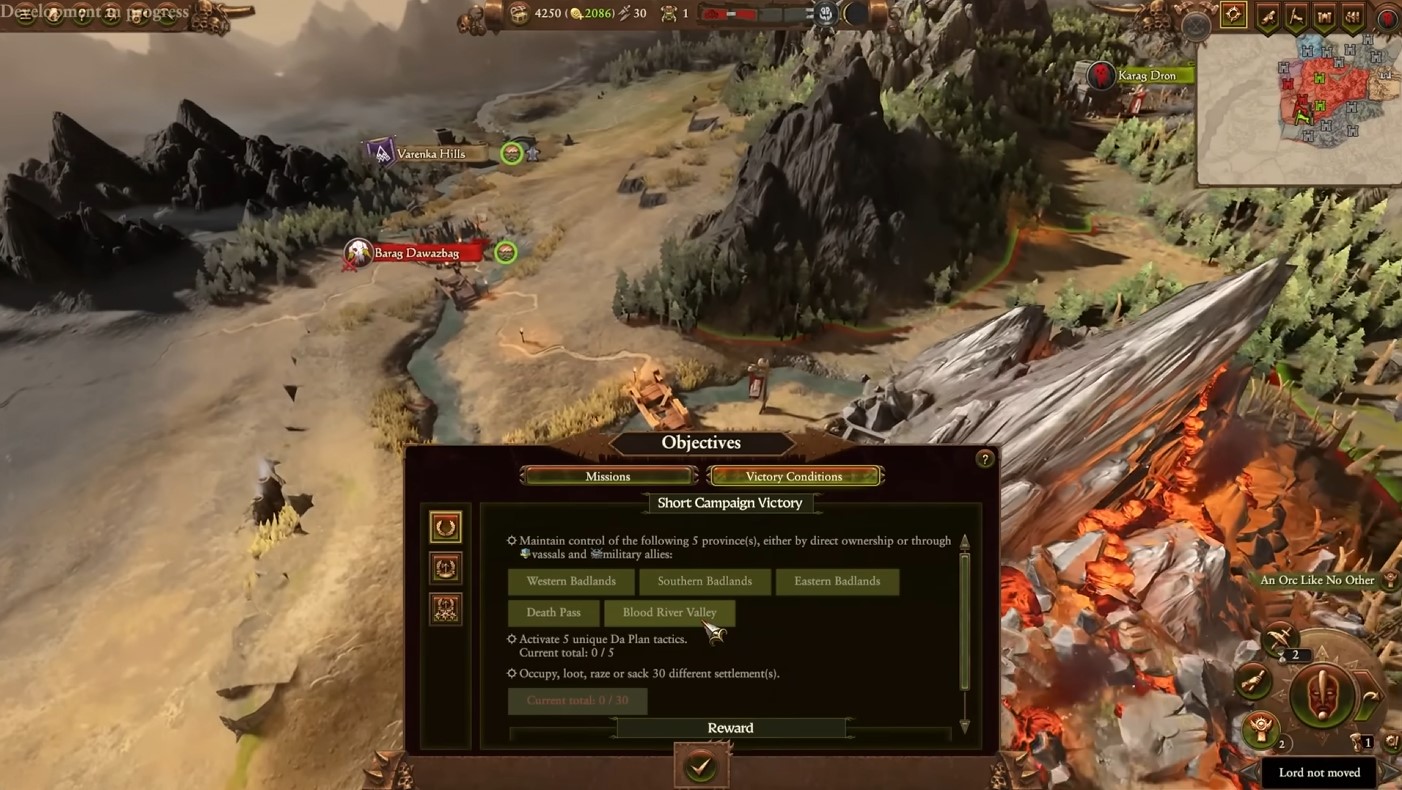Switch to the domination victory crest toggle
This screenshot has height=790, width=1402.
(446, 608)
